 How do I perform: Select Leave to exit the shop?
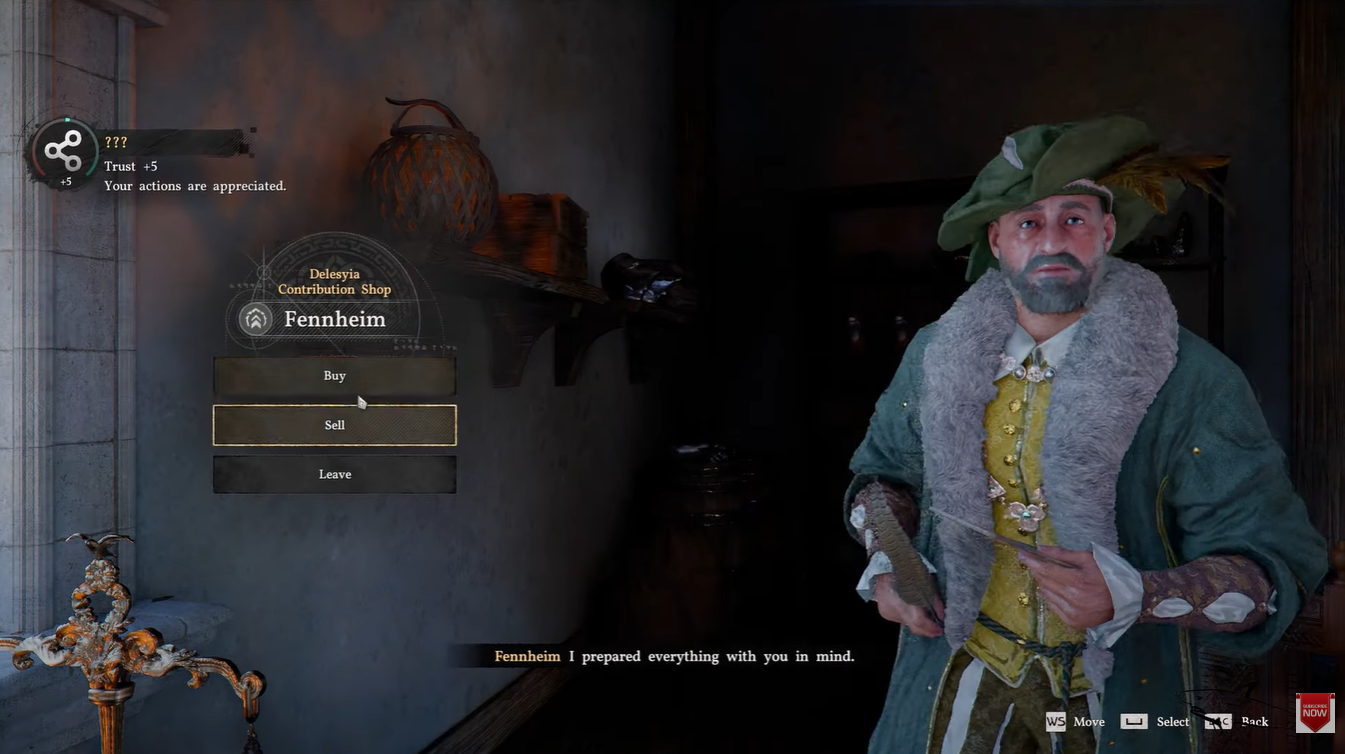334,474
